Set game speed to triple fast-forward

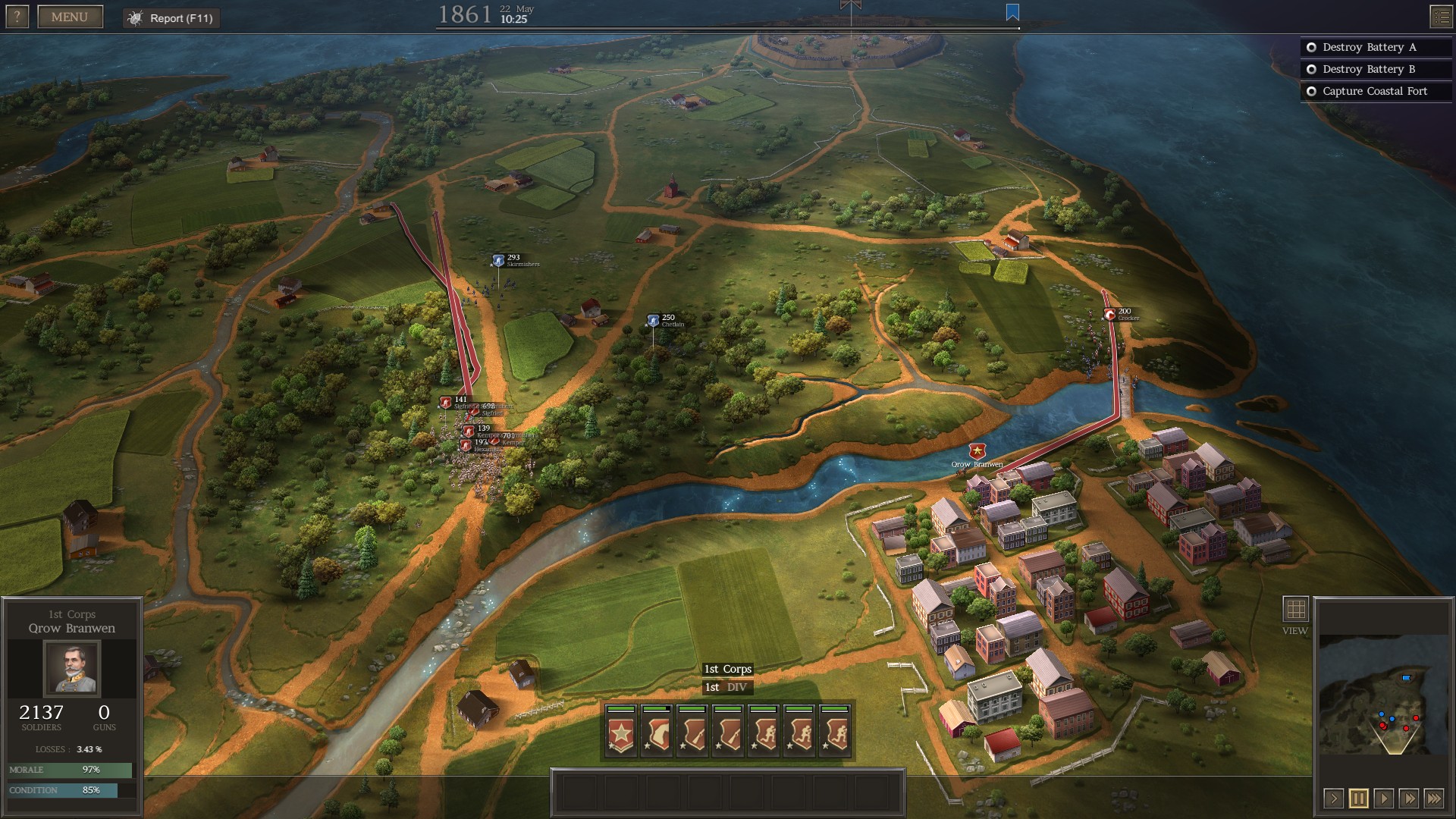(x=1433, y=798)
